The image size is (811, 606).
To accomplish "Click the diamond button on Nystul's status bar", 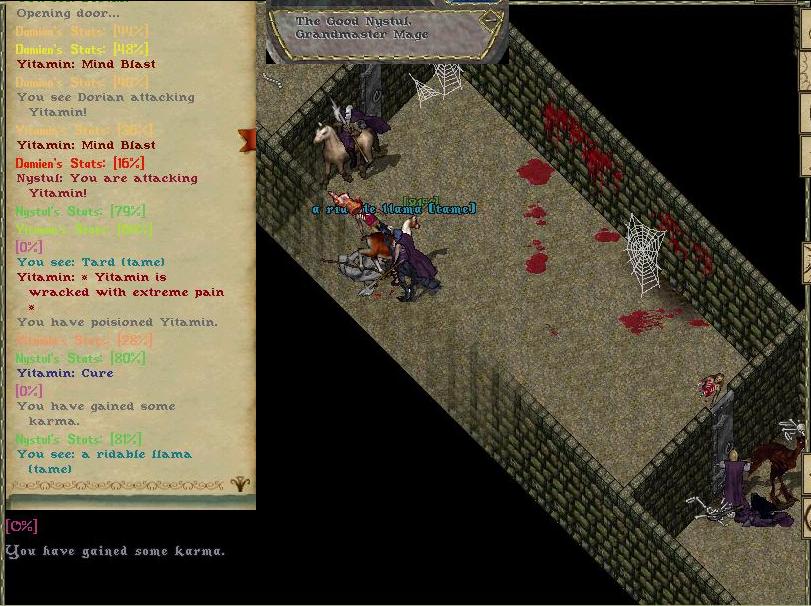I will click(x=489, y=20).
